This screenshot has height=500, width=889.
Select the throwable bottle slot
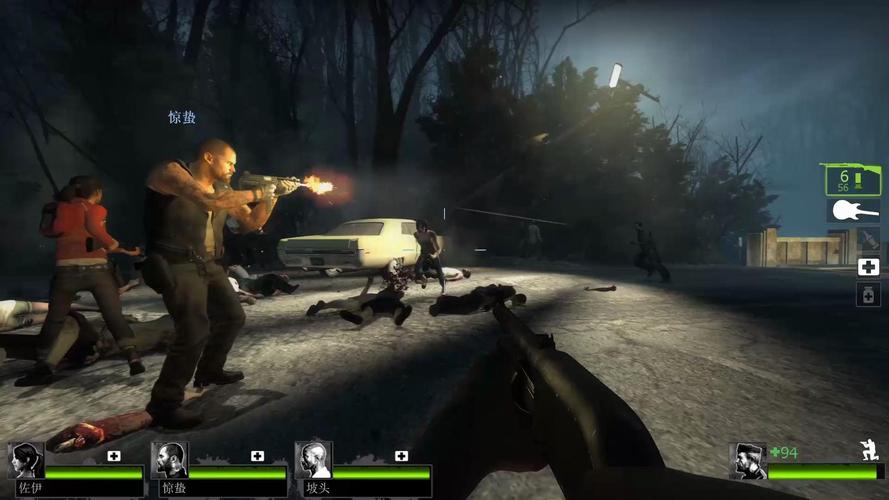point(868,240)
